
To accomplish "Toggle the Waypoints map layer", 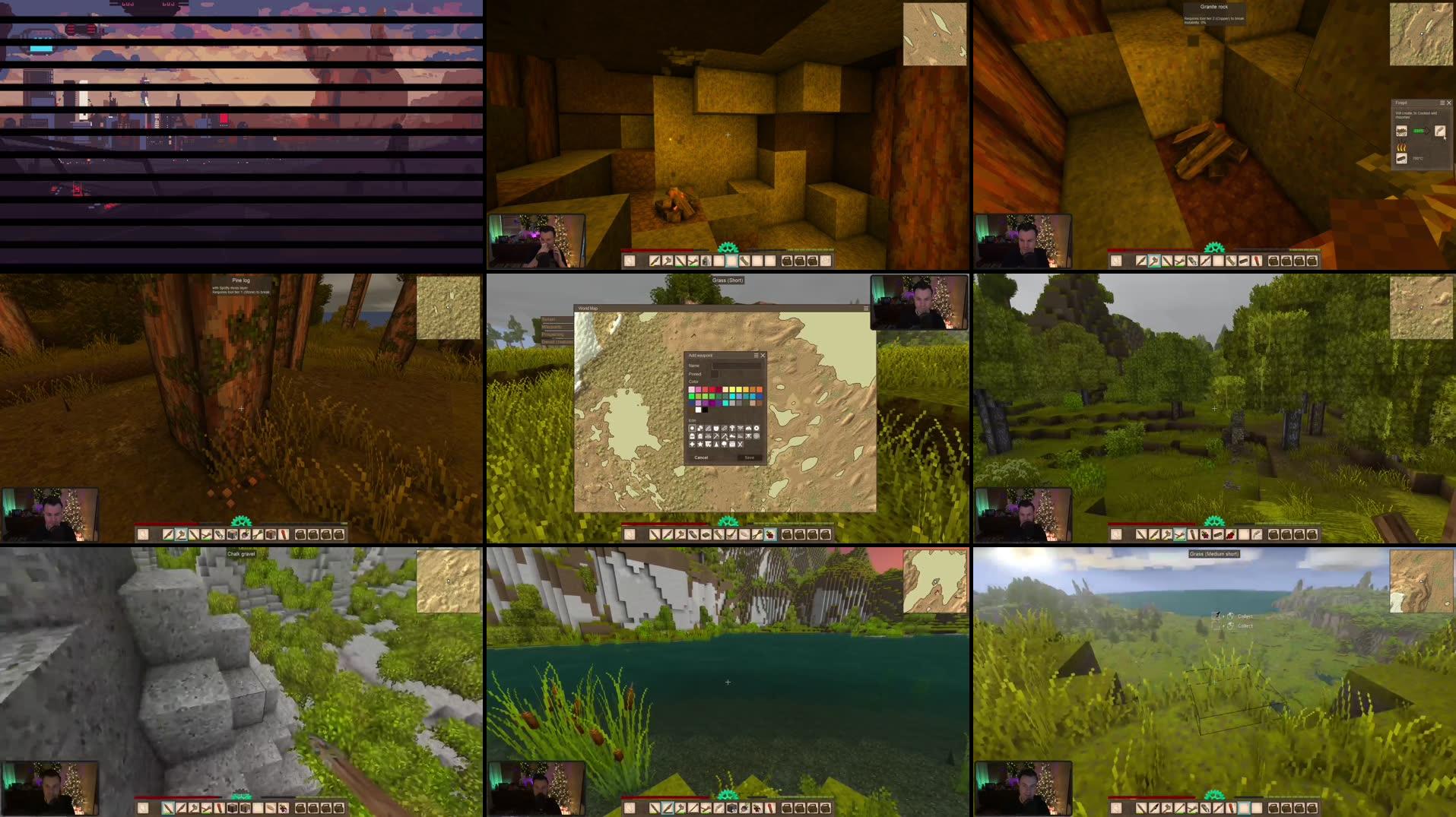I will [x=552, y=327].
